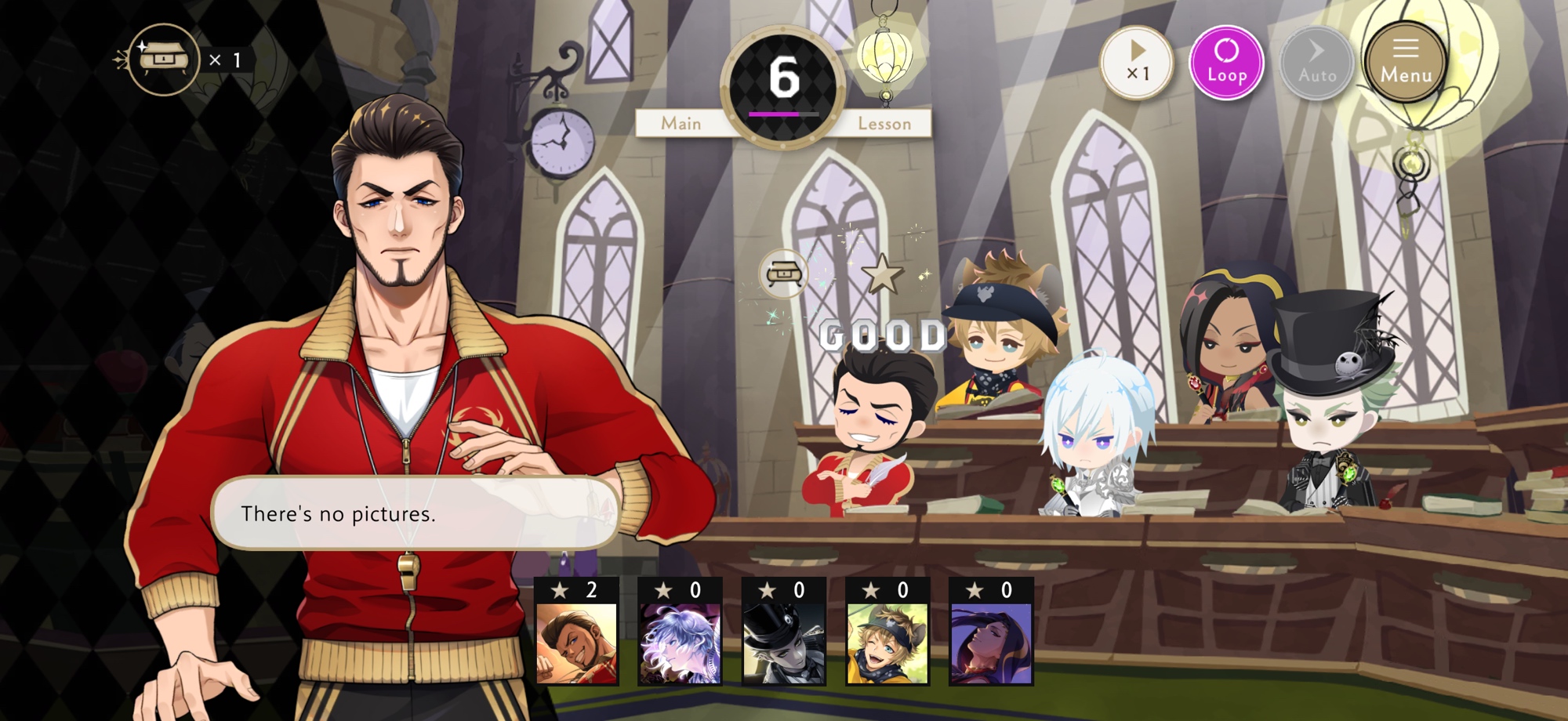Enable Auto mode
The height and width of the screenshot is (721, 1568).
pyautogui.click(x=1316, y=63)
